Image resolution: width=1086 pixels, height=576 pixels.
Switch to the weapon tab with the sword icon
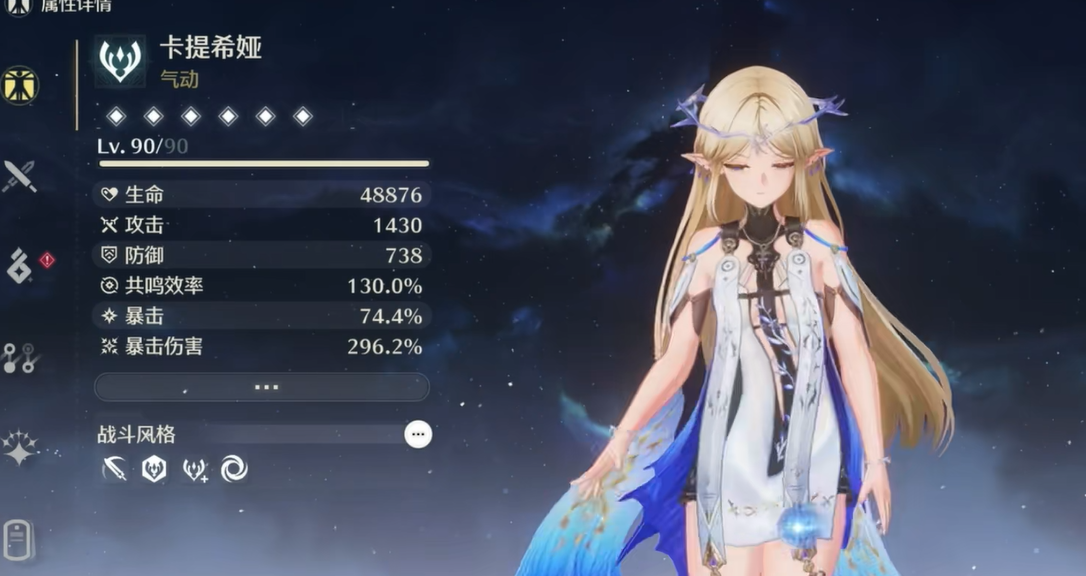pyautogui.click(x=20, y=177)
